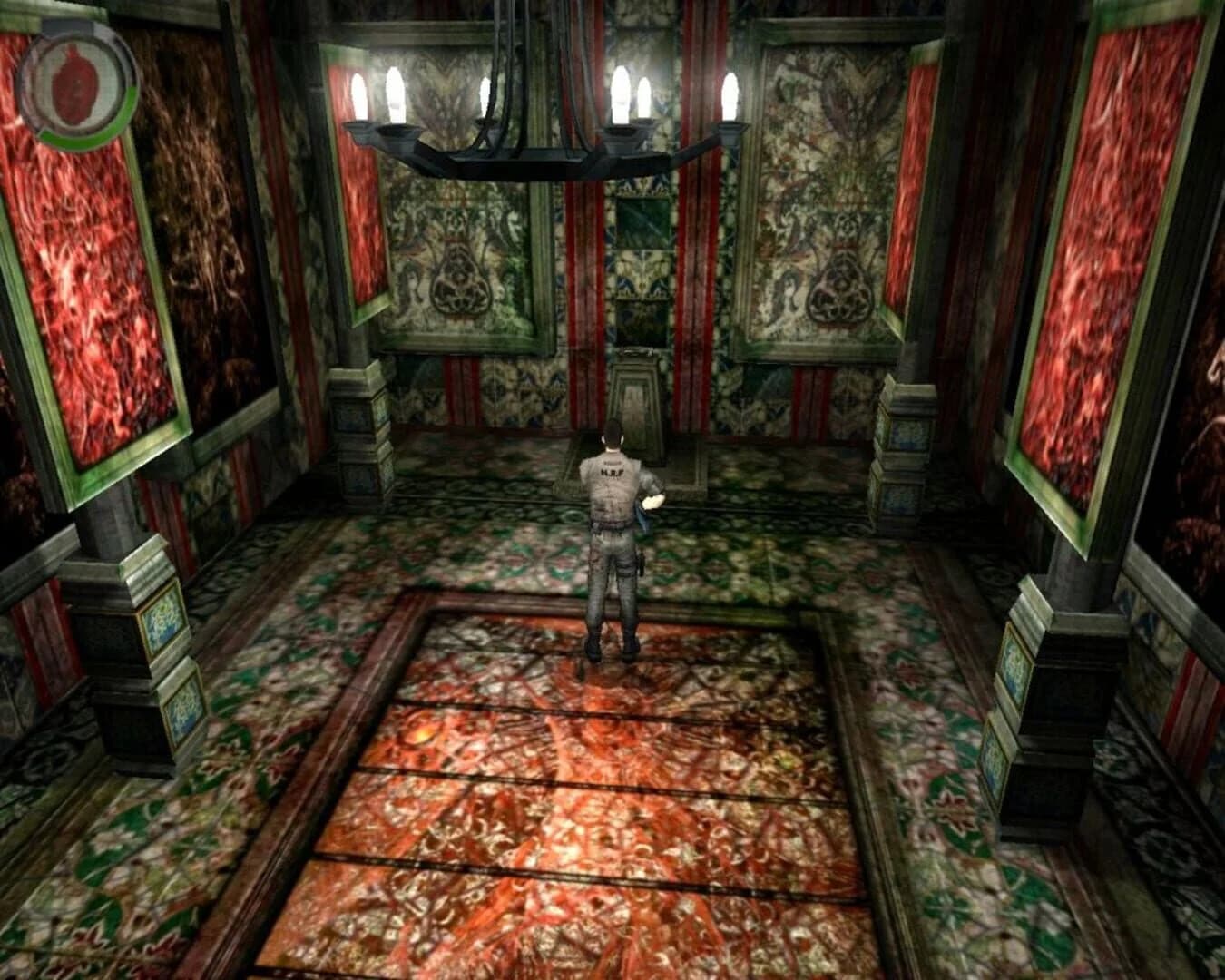This screenshot has width=1225, height=980.
Task: Click the circular health status gauge
Action: coord(77,82)
